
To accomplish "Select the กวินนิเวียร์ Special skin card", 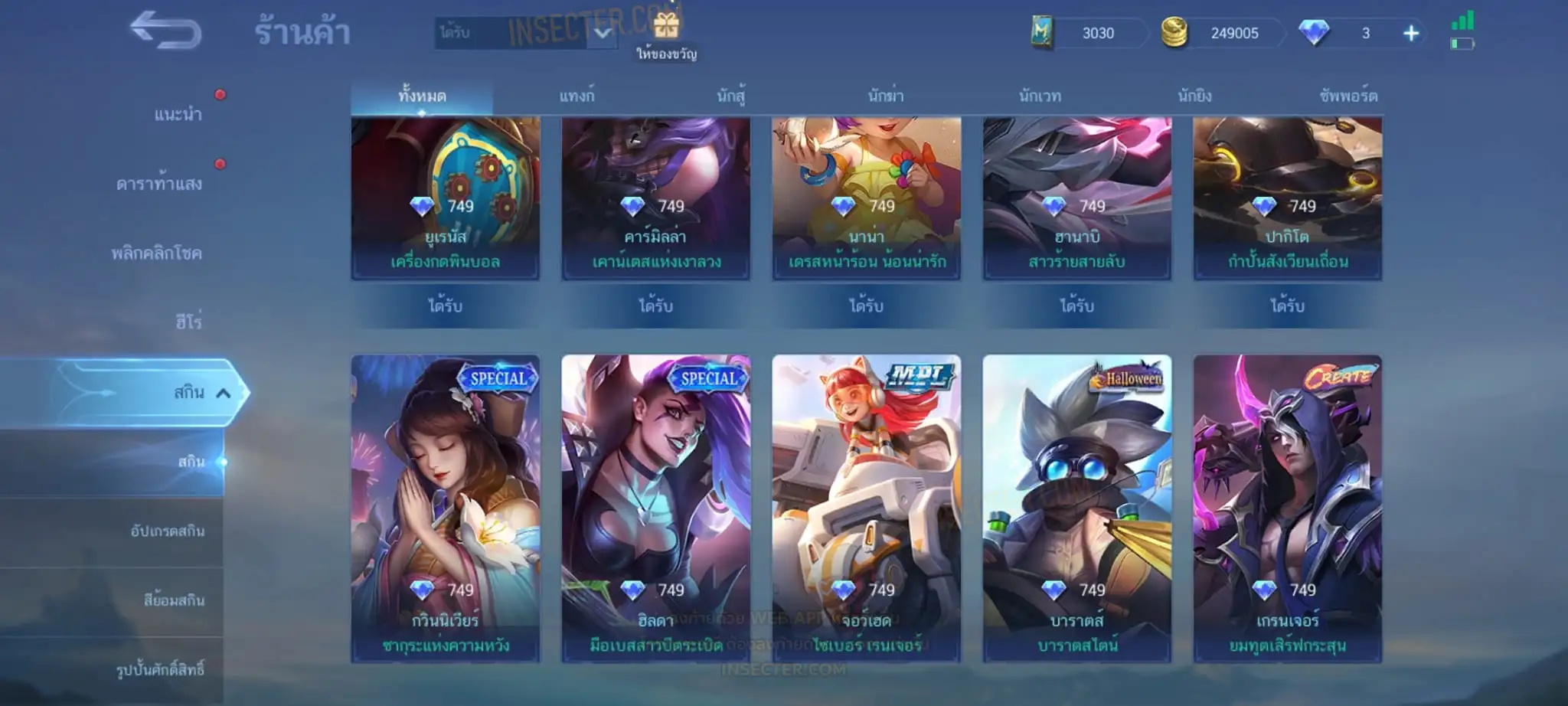I will click(x=445, y=508).
